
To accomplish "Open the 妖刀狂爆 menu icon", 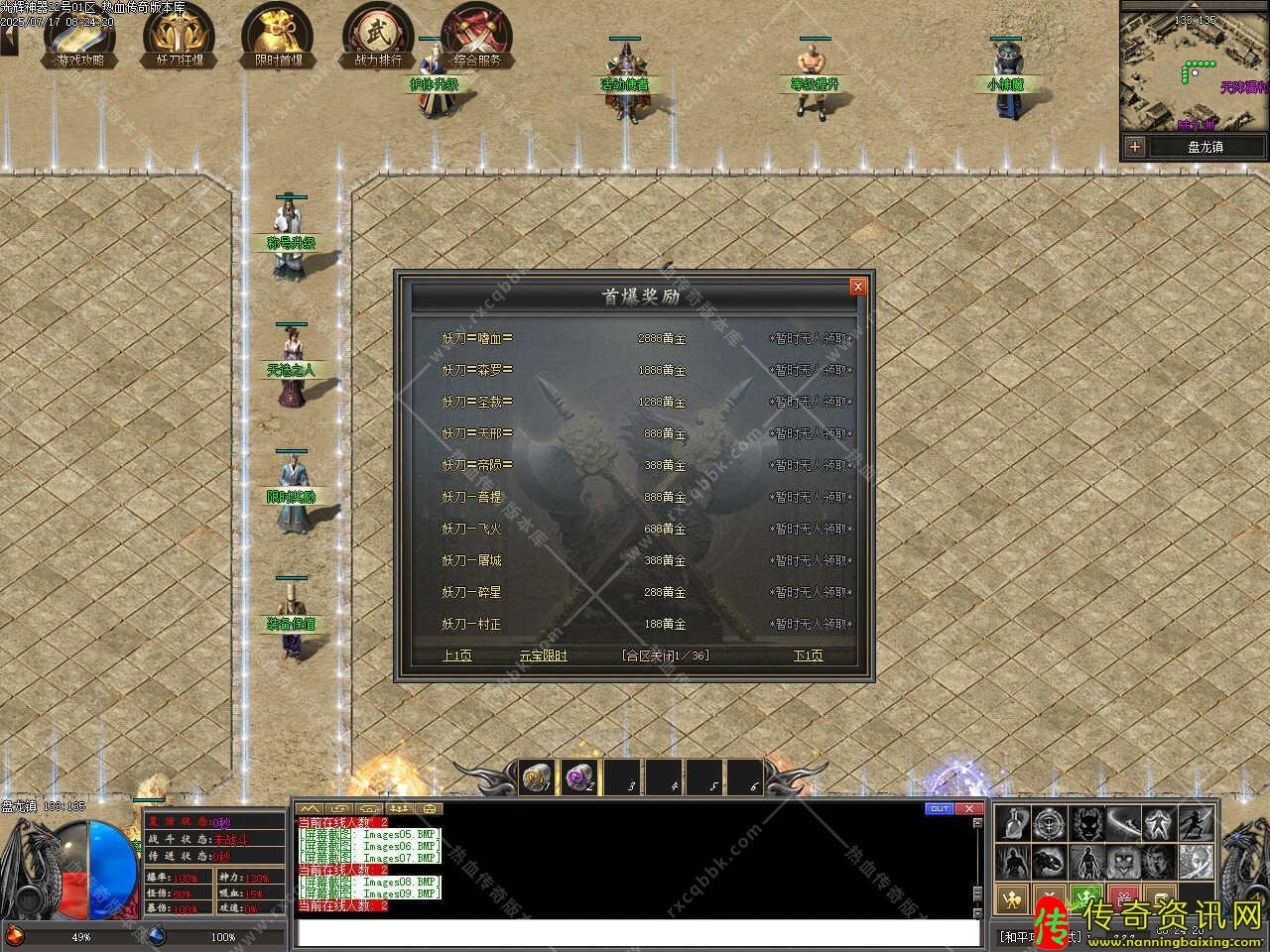I will tap(180, 37).
